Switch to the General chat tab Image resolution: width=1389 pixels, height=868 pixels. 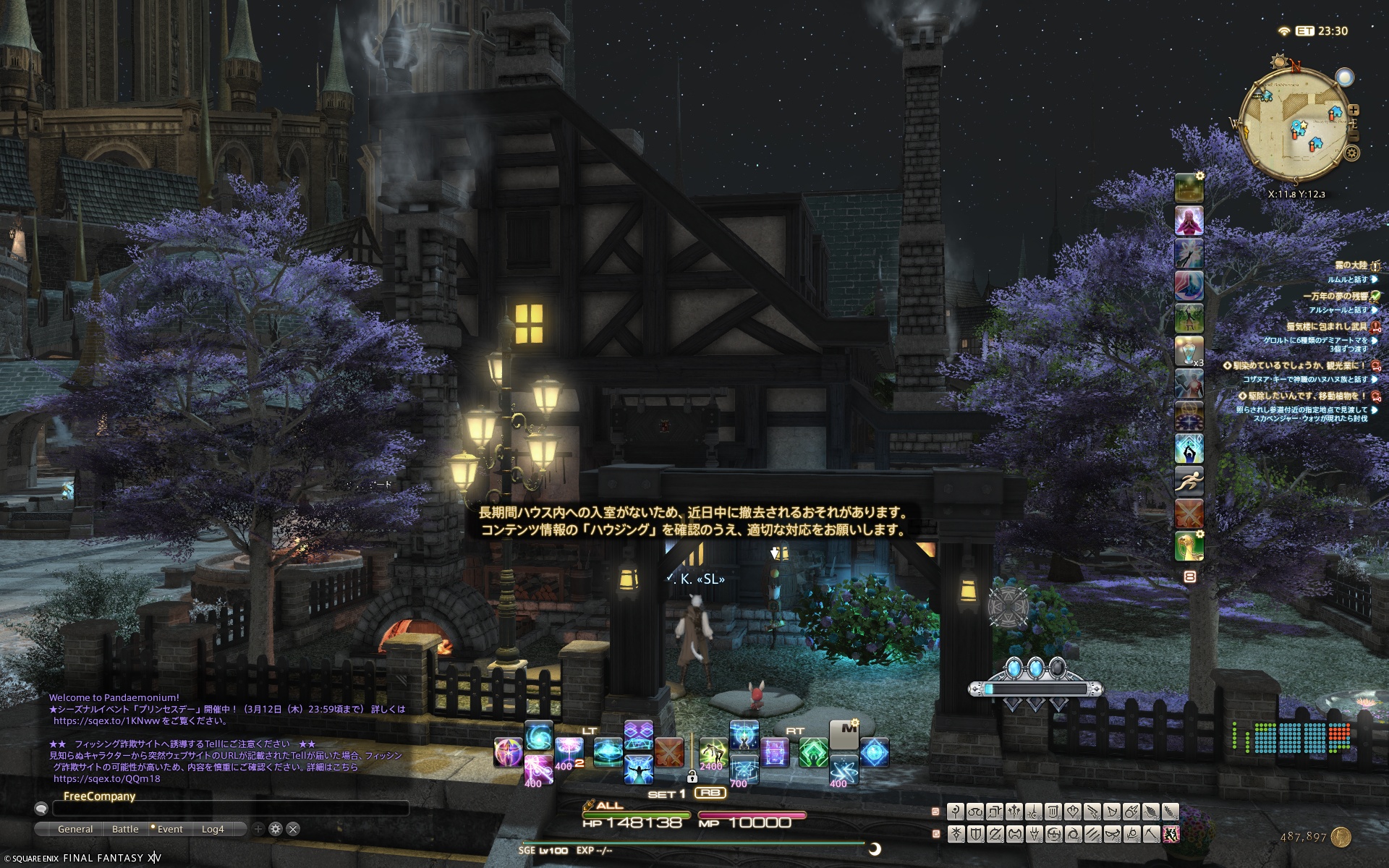pyautogui.click(x=75, y=829)
